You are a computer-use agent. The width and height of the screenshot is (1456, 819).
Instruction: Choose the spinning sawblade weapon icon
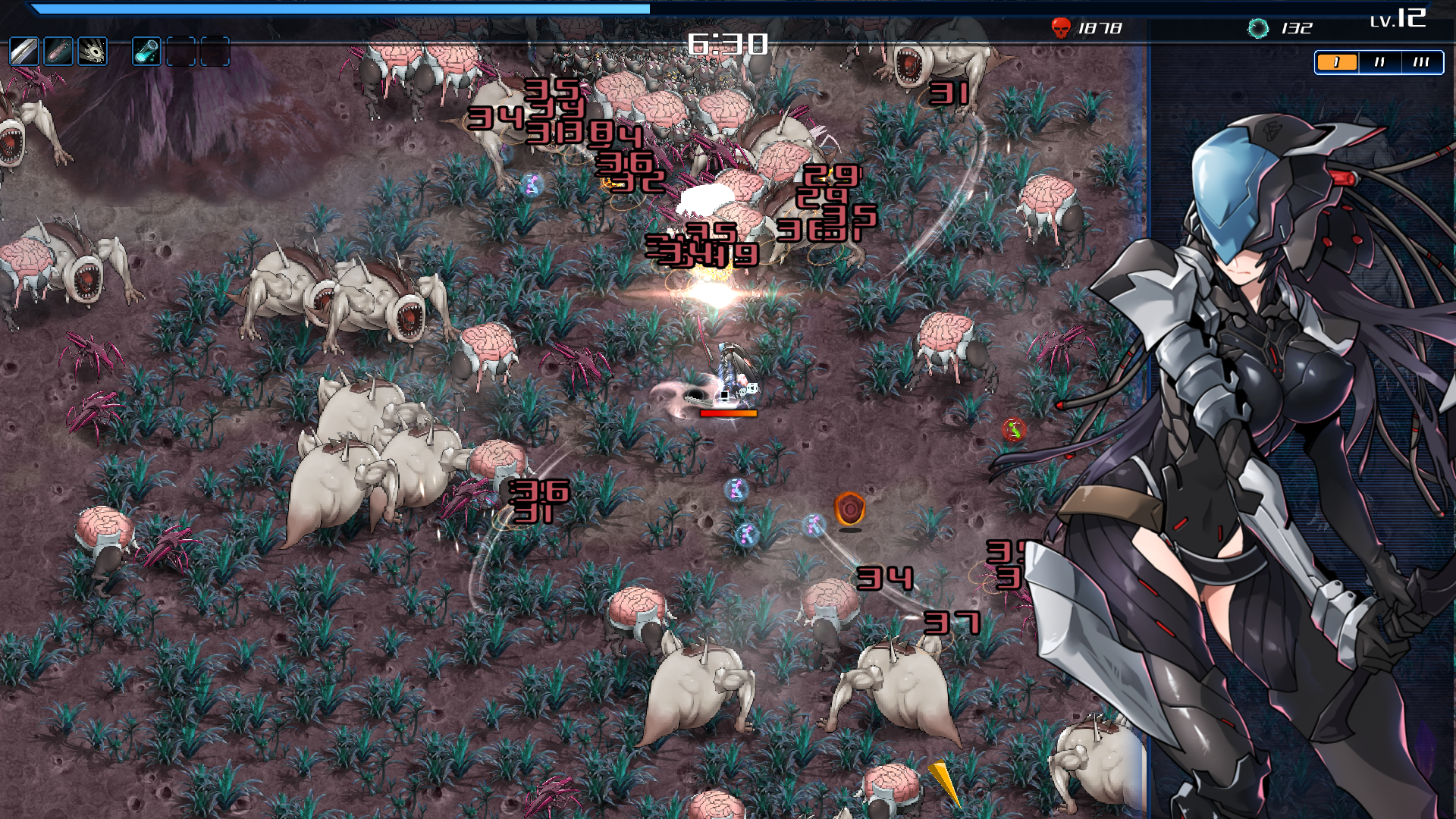point(93,52)
